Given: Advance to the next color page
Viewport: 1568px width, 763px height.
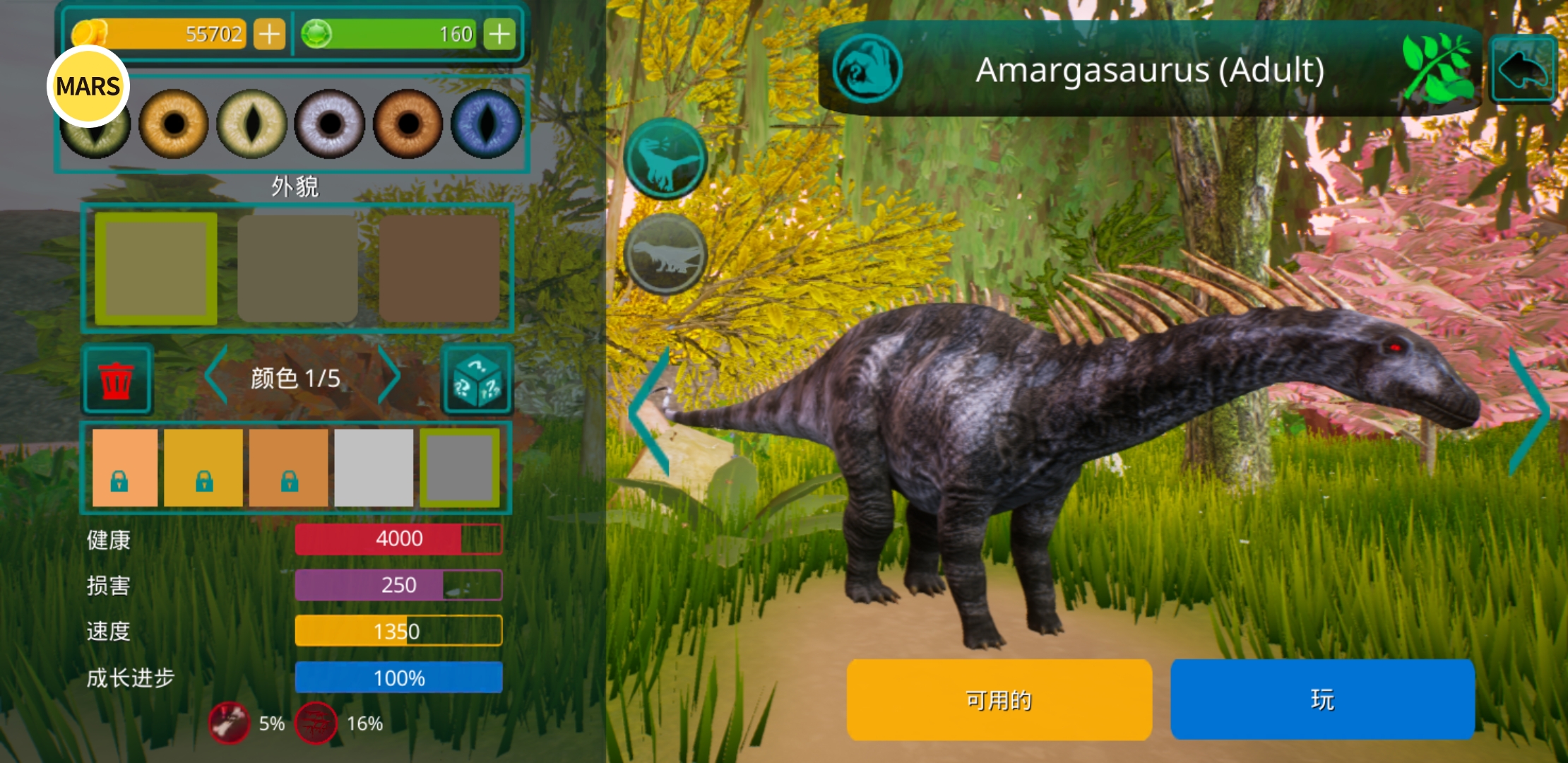Looking at the screenshot, I should 389,376.
